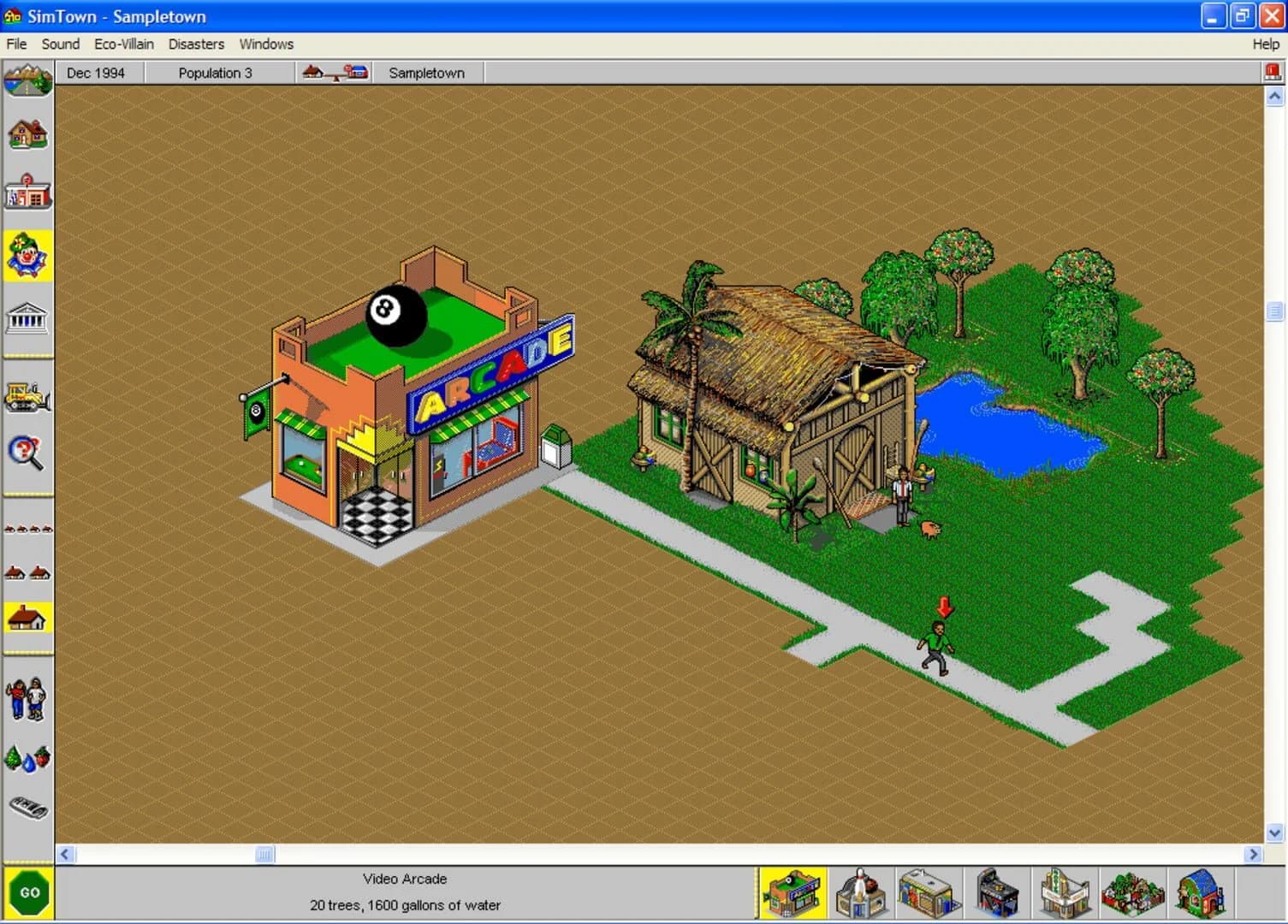Select the blue-roofed house in the palette
1288x924 pixels.
pyautogui.click(x=1202, y=891)
